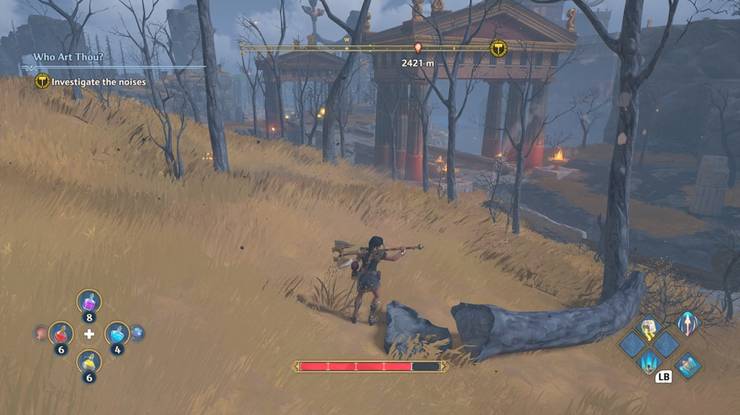Use the blue stamina potion
This screenshot has width=740, height=415.
click(x=117, y=332)
